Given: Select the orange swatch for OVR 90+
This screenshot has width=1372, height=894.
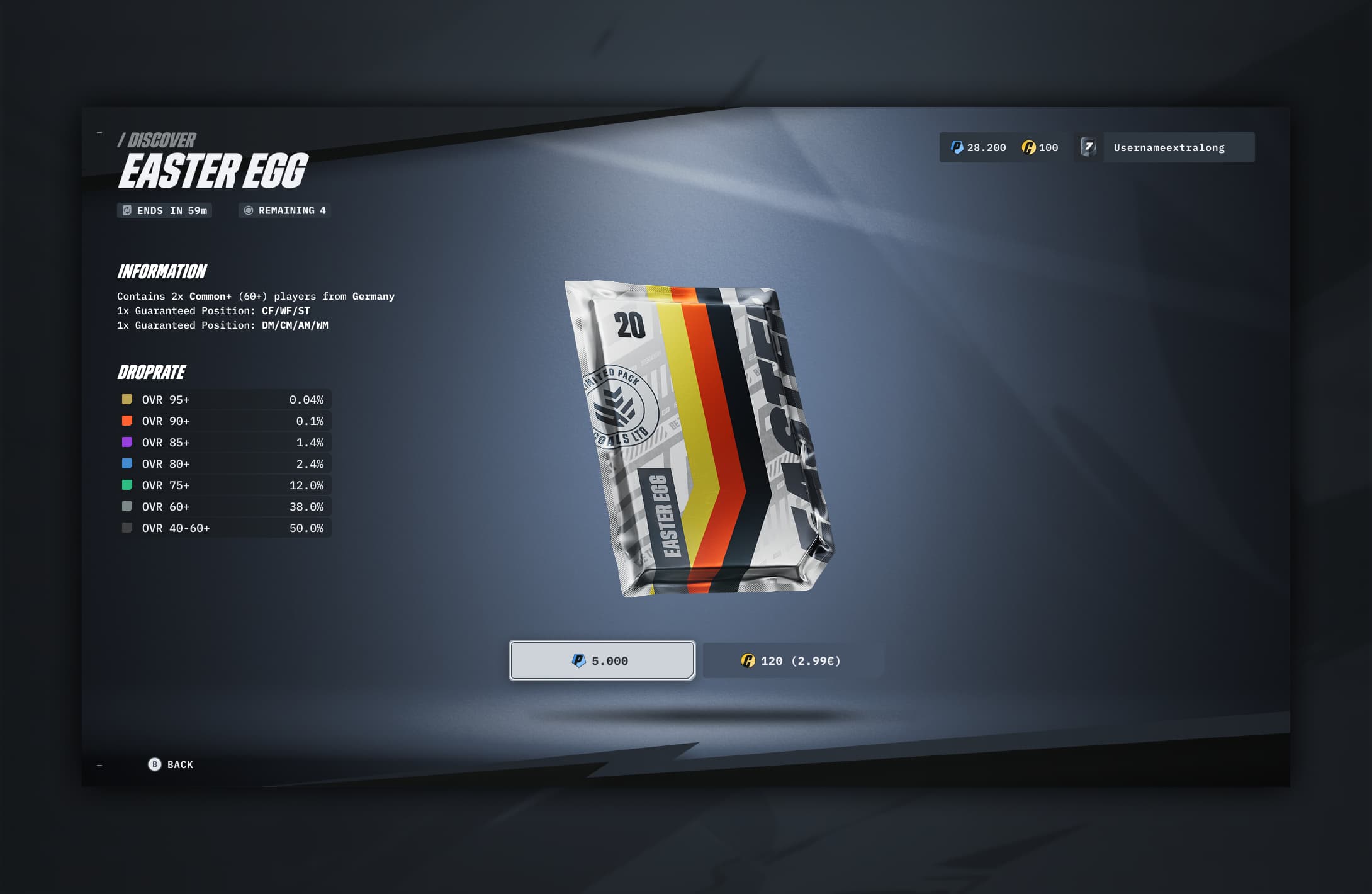Looking at the screenshot, I should point(128,421).
